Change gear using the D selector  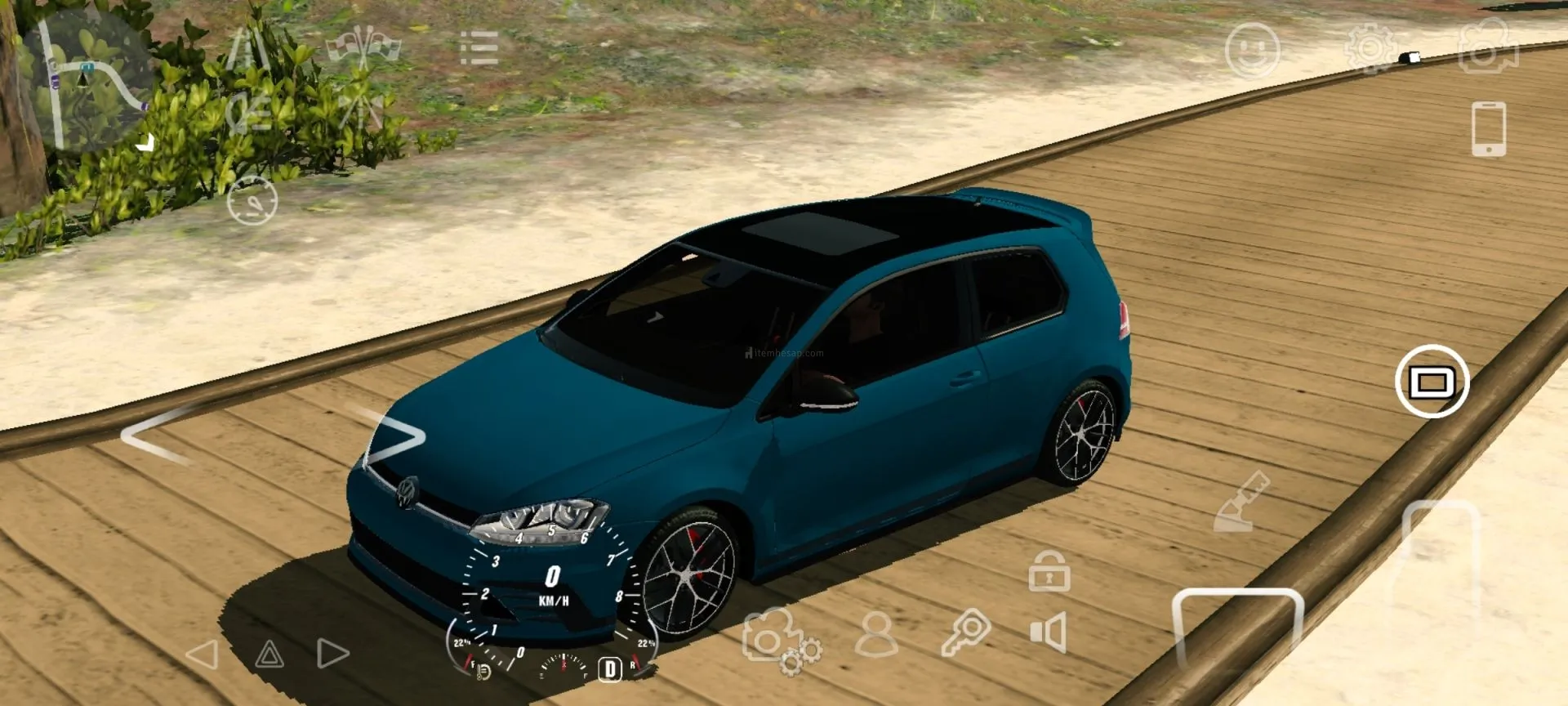pos(609,669)
